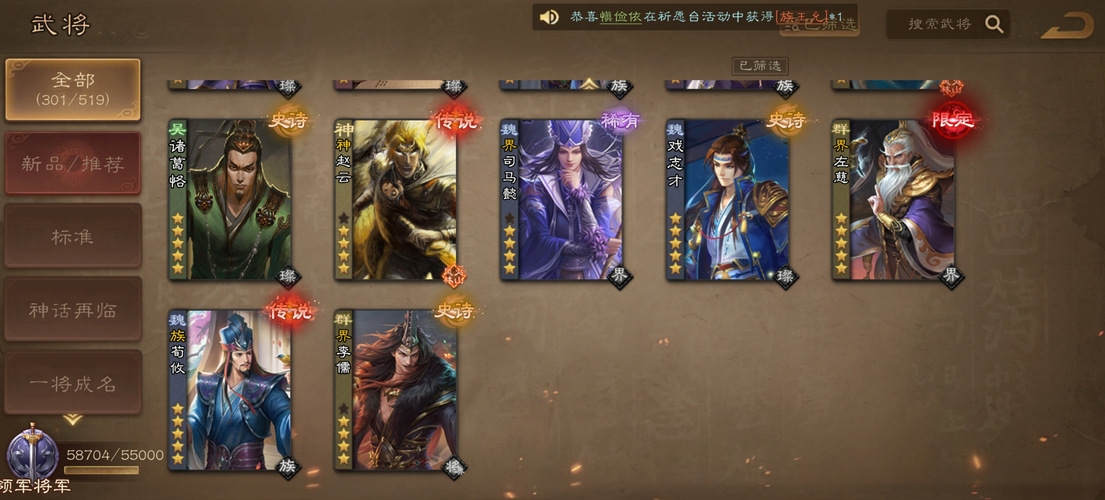
Task: Select the 全部 category tab
Action: pos(72,89)
